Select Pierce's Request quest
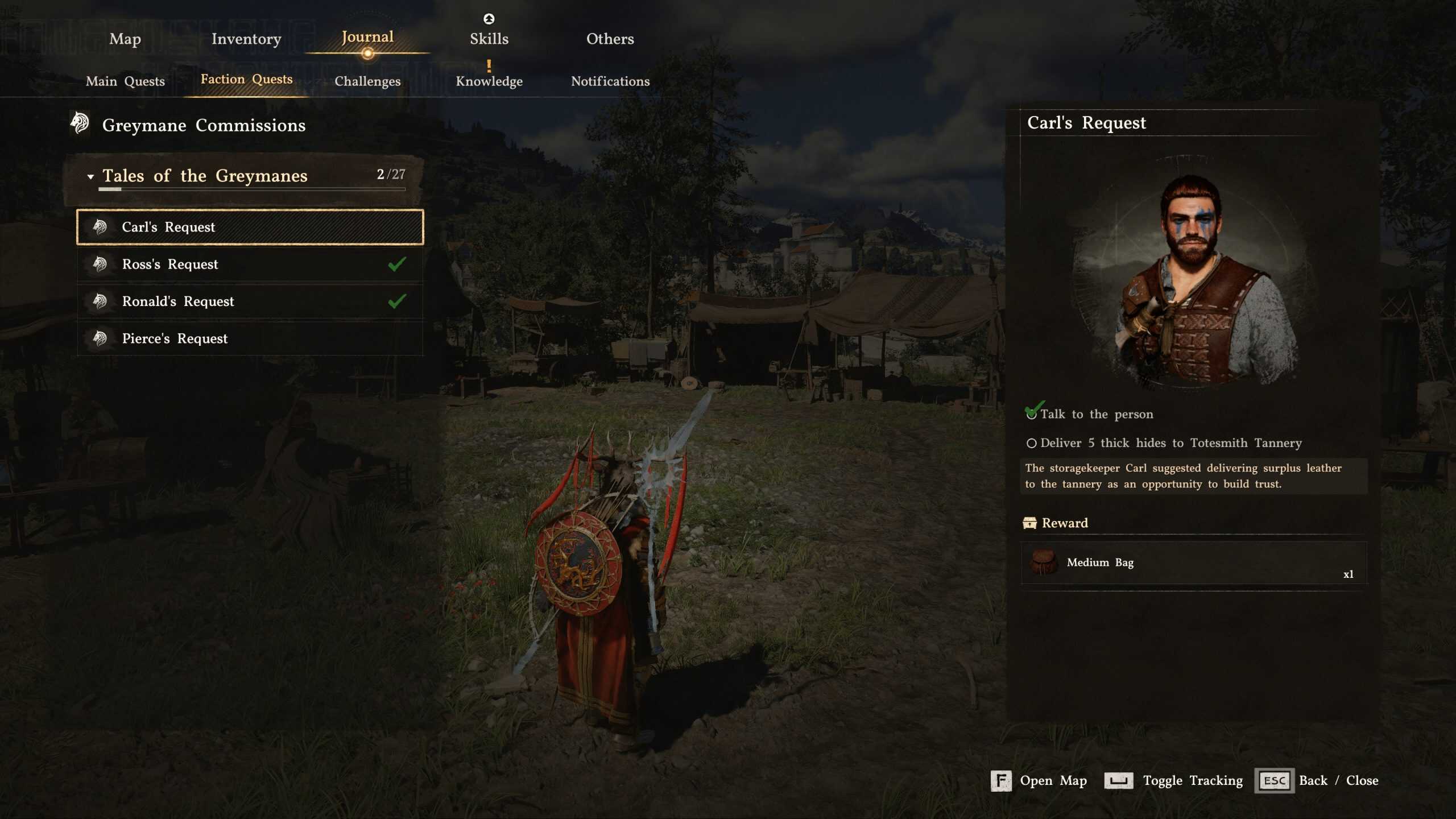 [x=250, y=339]
